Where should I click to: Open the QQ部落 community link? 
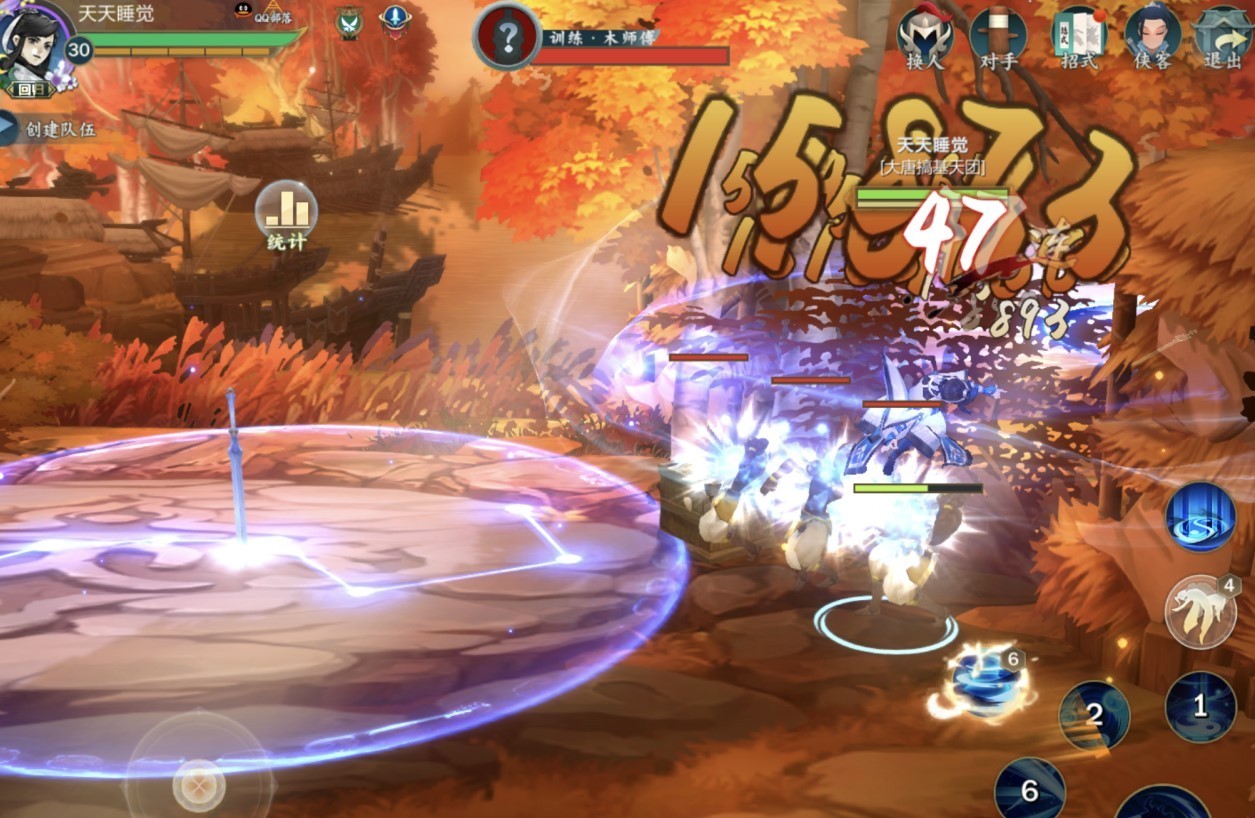pos(271,14)
